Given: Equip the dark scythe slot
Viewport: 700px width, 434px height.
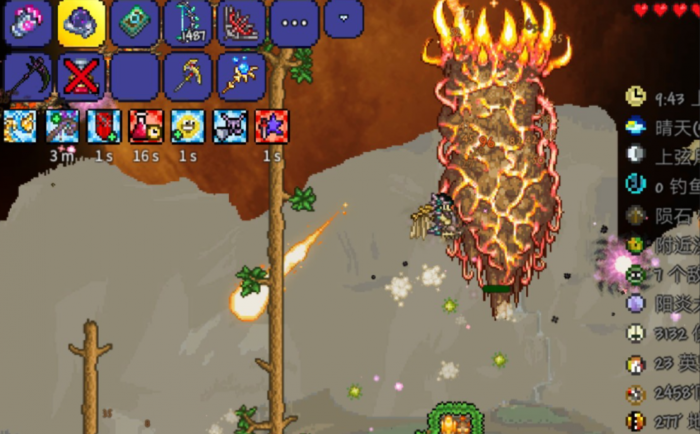Looking at the screenshot, I should click(x=28, y=76).
